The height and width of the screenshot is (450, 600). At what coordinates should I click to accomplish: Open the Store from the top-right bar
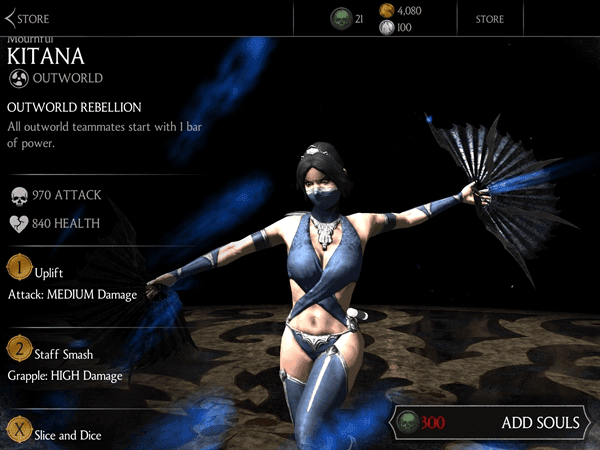(489, 19)
